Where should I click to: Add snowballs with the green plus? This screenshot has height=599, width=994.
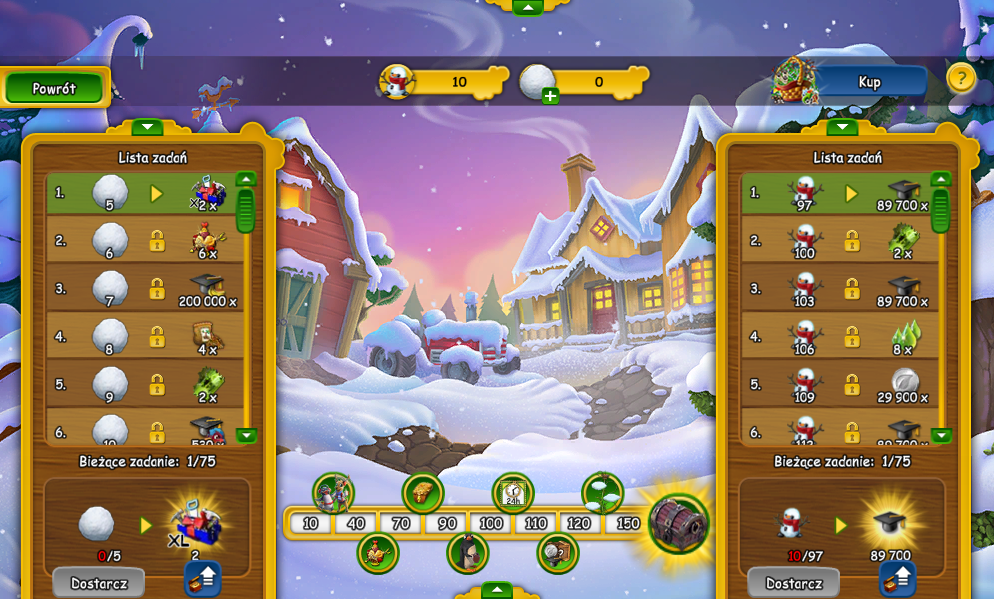pyautogui.click(x=550, y=96)
